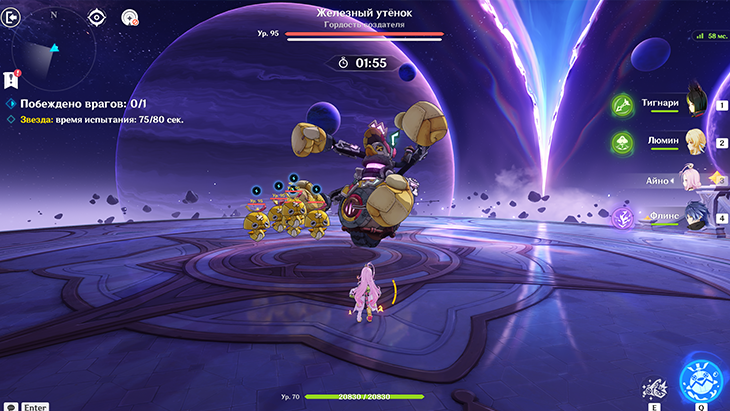Use the elemental skill icon
The image size is (730, 411).
(654, 388)
